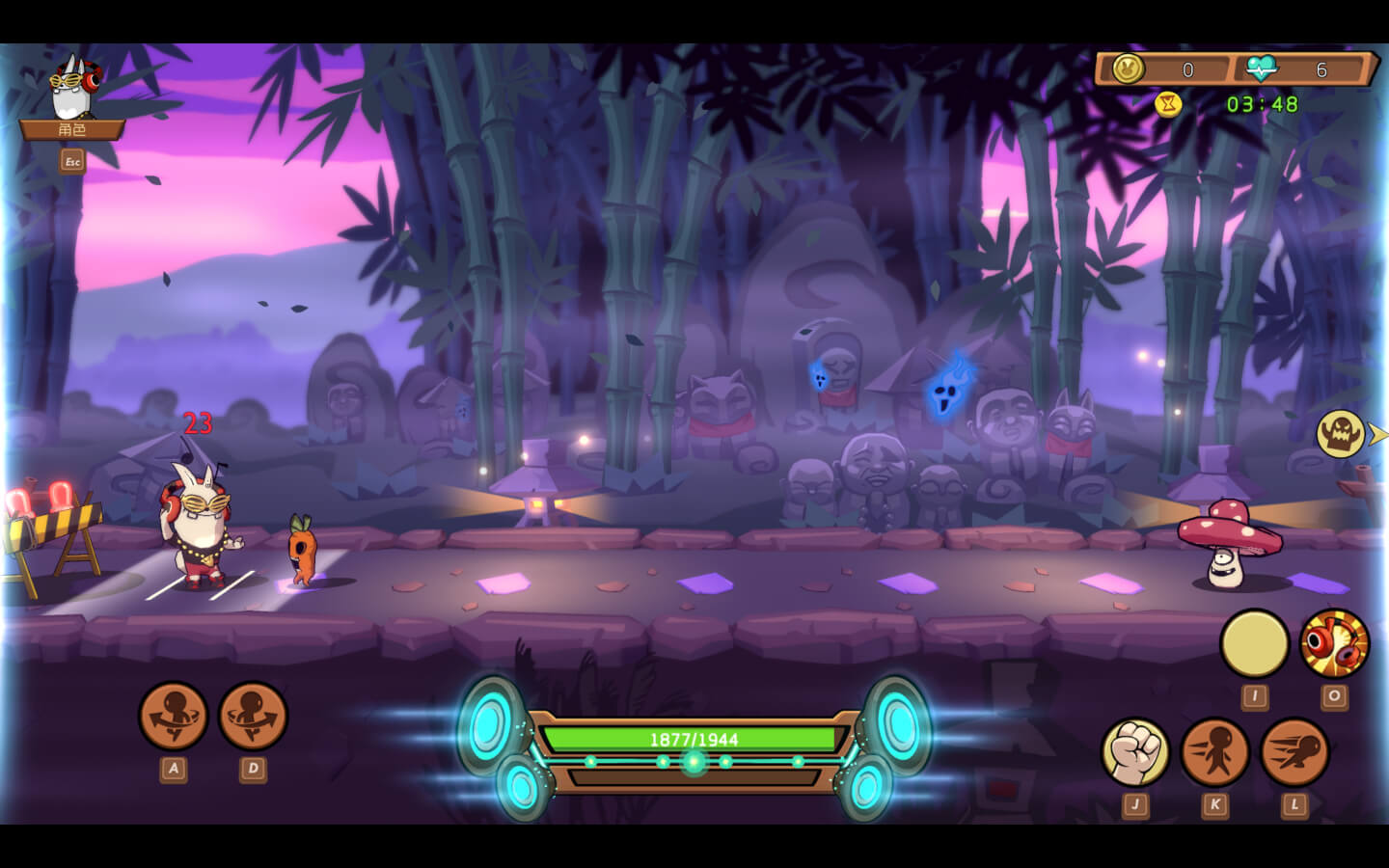This screenshot has height=868, width=1389.
Task: Tap the move-left control button
Action: point(174,716)
